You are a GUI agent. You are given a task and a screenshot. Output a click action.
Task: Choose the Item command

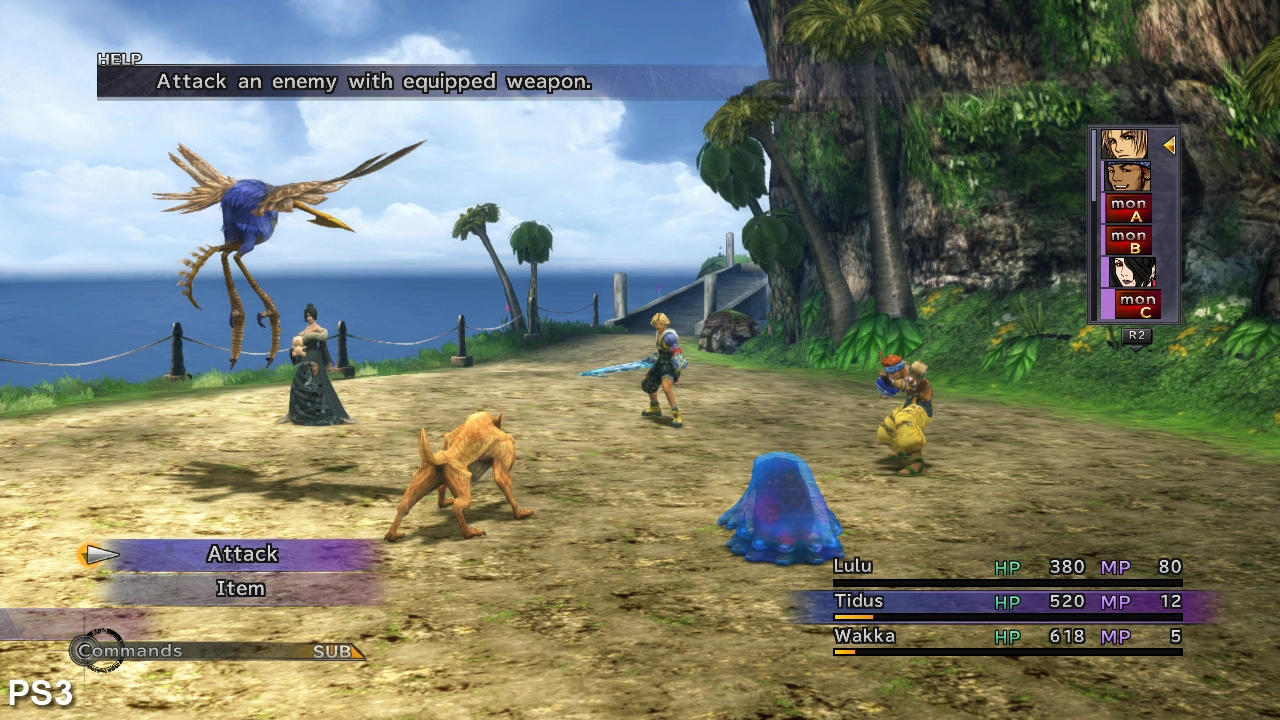tap(241, 589)
